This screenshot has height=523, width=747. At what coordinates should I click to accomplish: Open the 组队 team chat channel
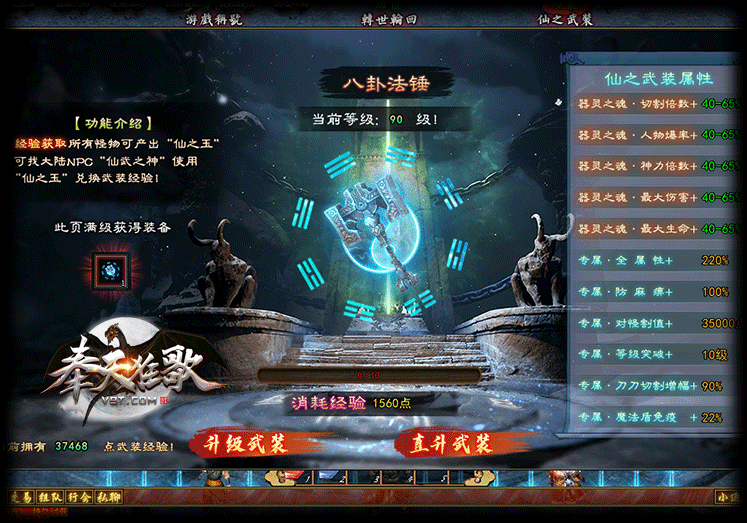51,496
